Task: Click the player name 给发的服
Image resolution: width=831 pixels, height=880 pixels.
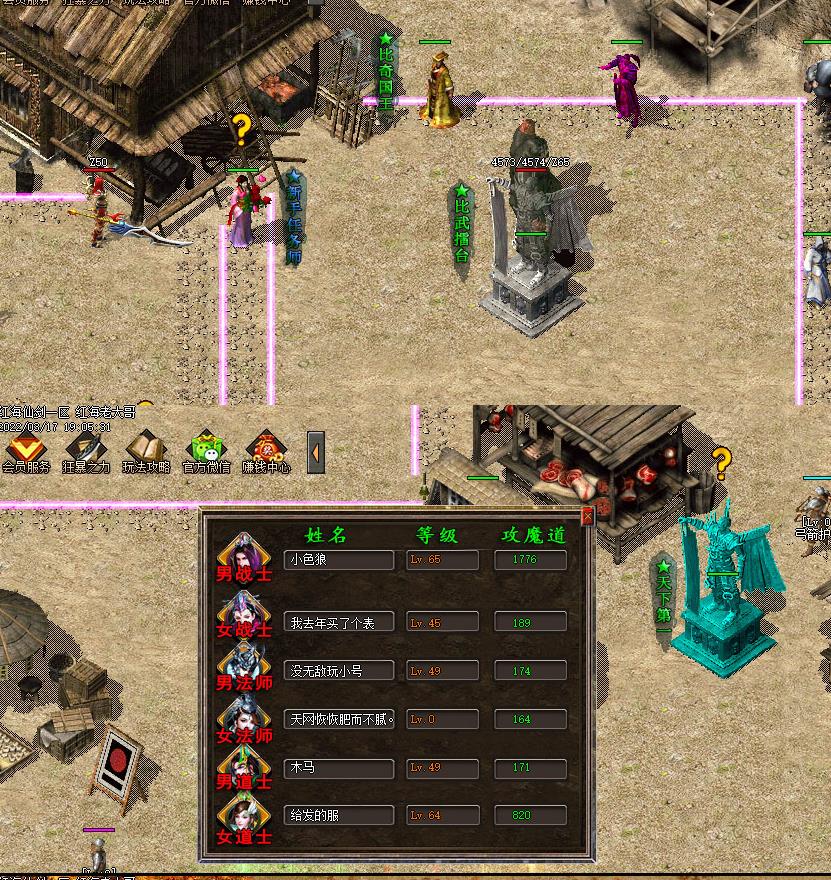Action: [x=338, y=815]
